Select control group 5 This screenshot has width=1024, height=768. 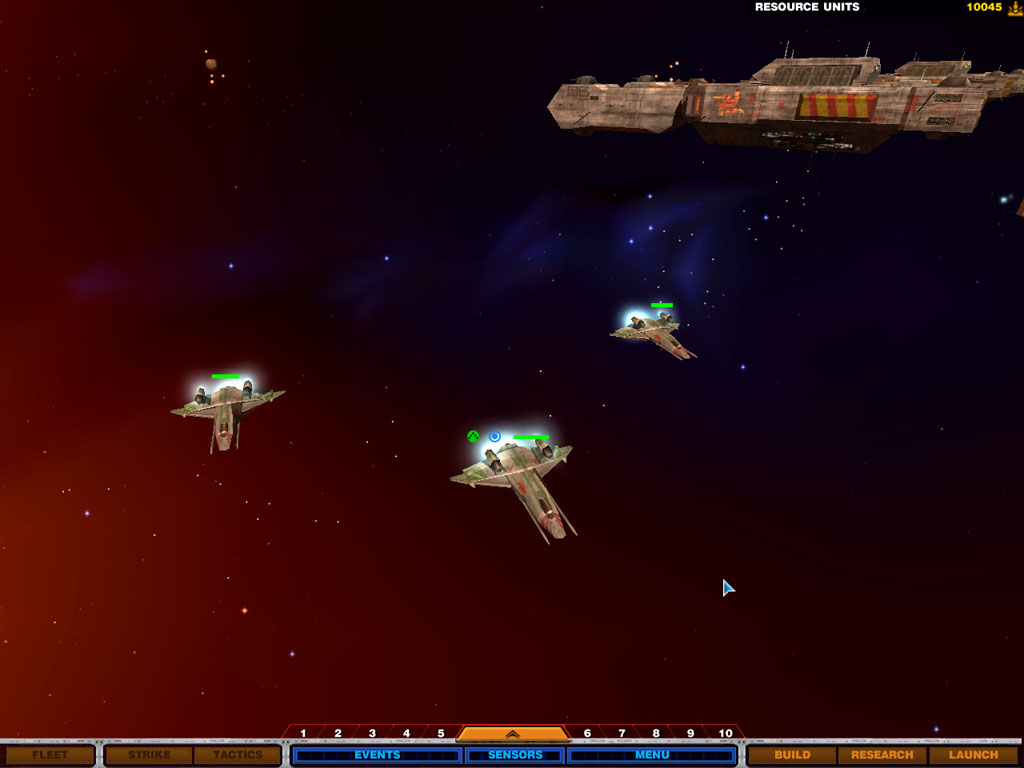click(440, 734)
